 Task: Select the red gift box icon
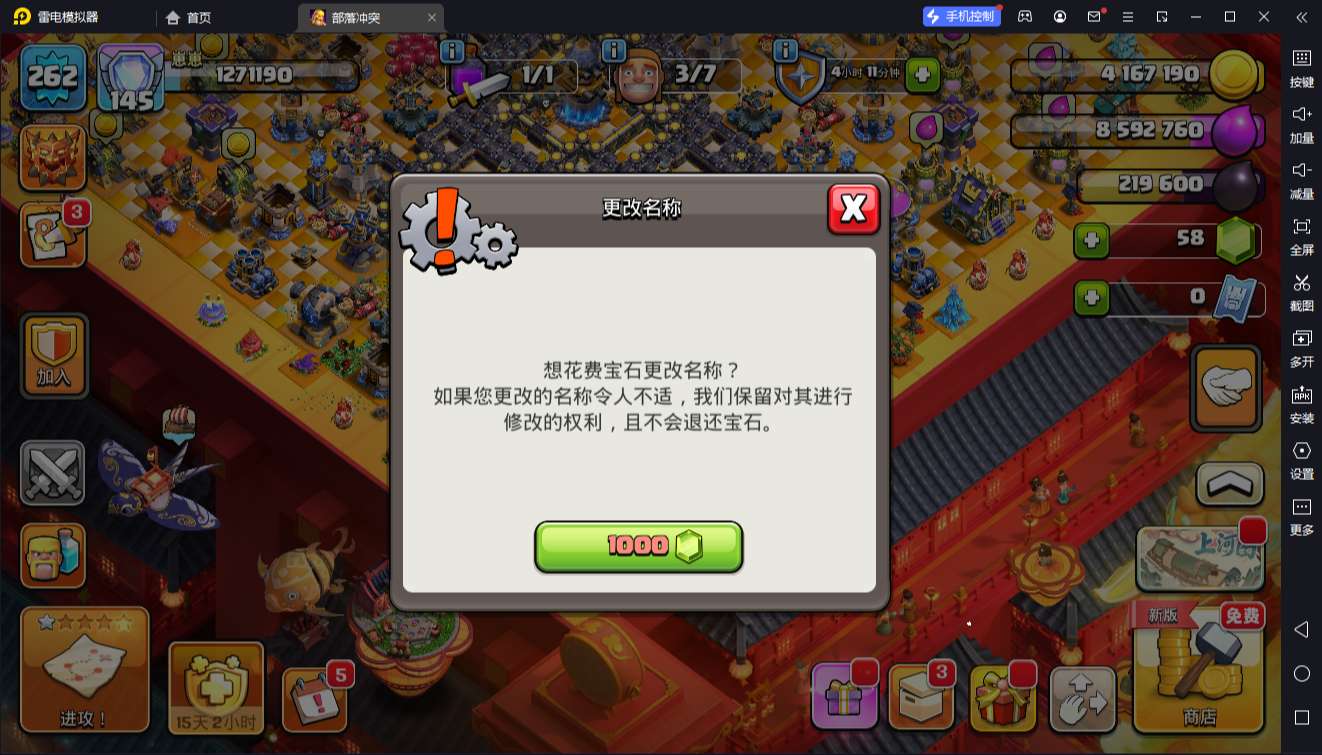pyautogui.click(x=1003, y=697)
